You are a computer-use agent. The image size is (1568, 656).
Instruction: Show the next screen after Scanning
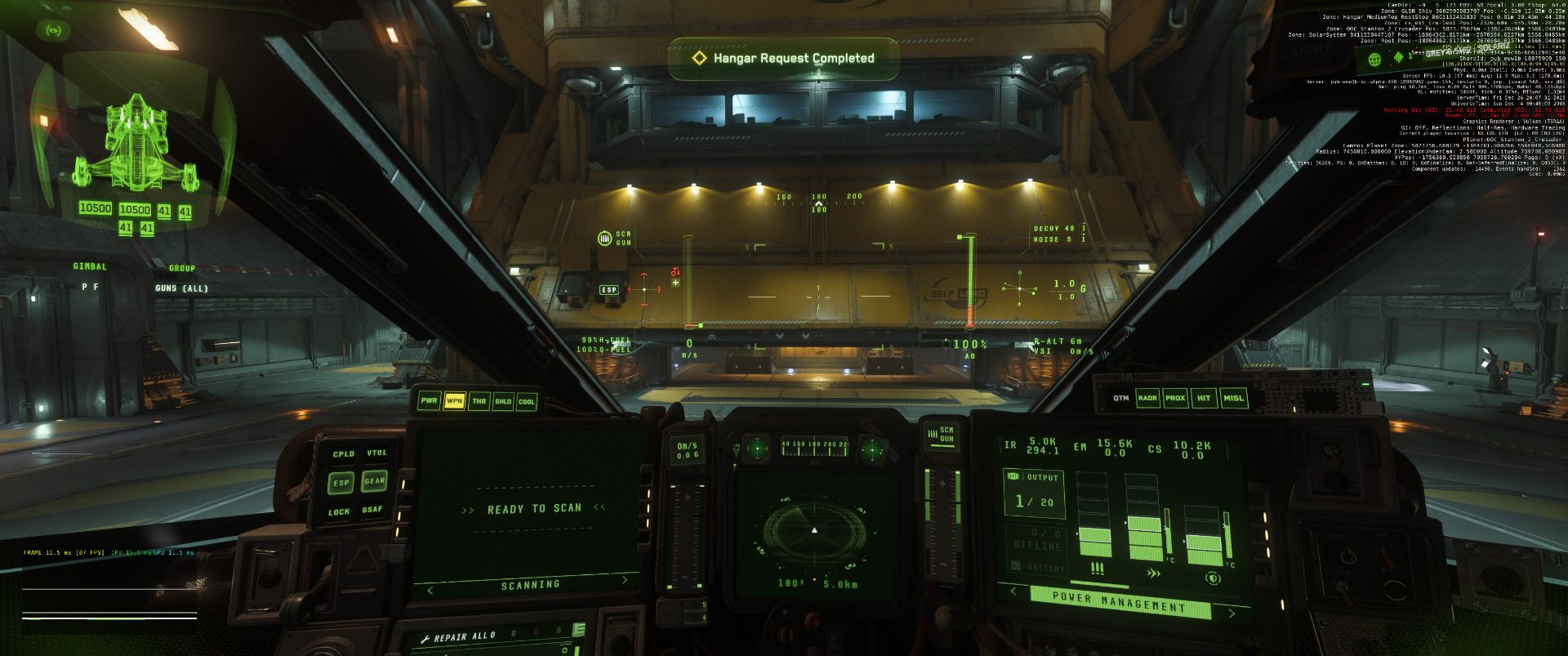[626, 581]
